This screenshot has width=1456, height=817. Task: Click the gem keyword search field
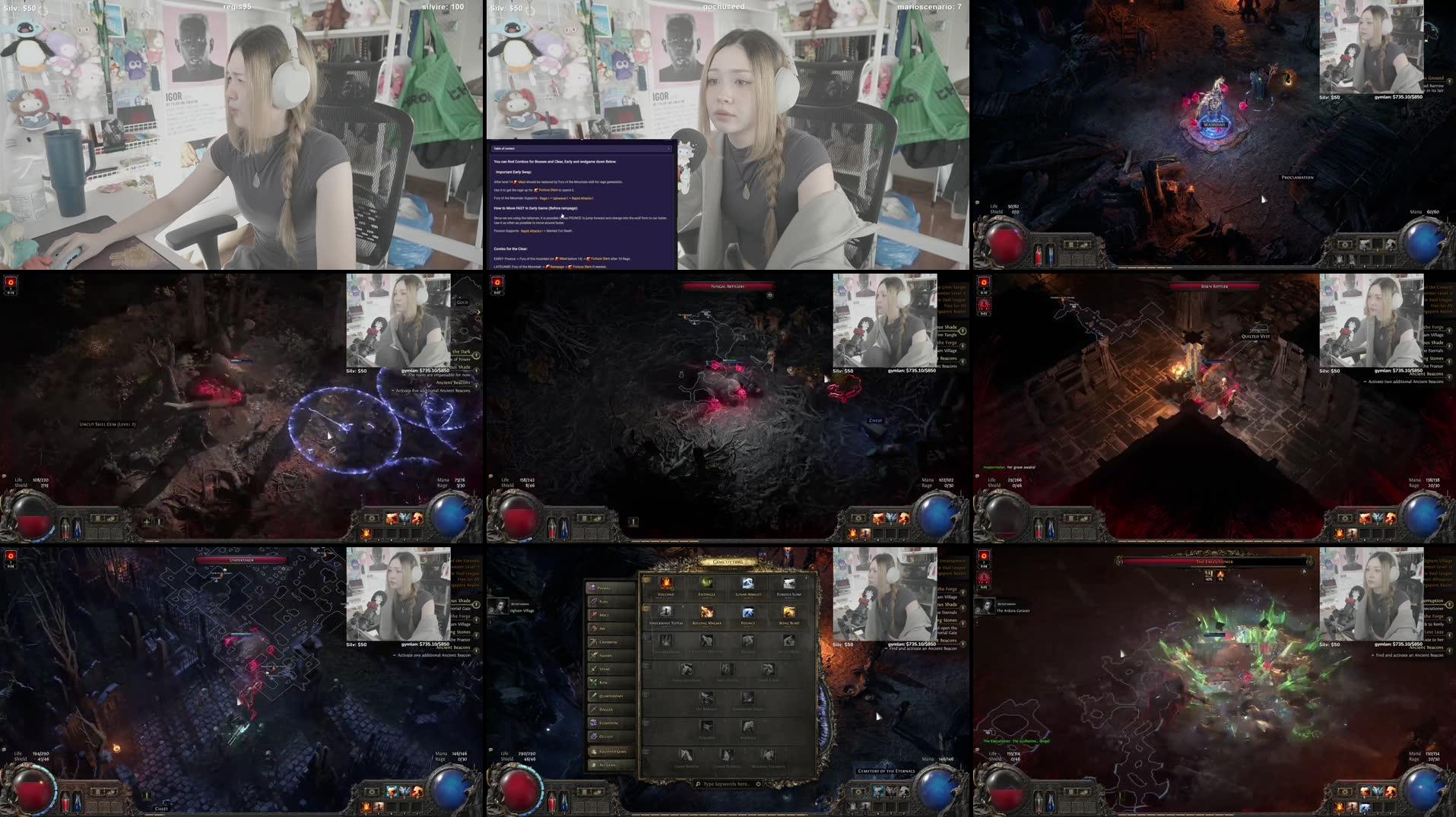(728, 784)
